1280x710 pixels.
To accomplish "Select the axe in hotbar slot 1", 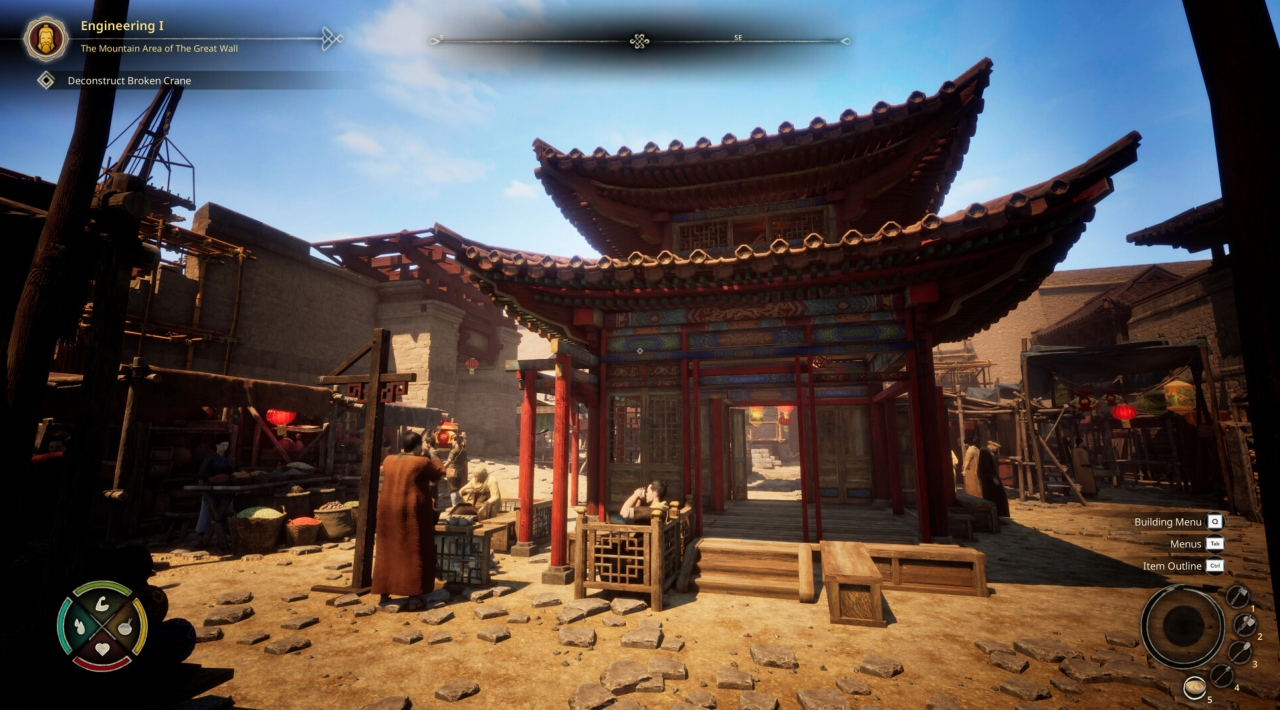I will coord(1237,597).
